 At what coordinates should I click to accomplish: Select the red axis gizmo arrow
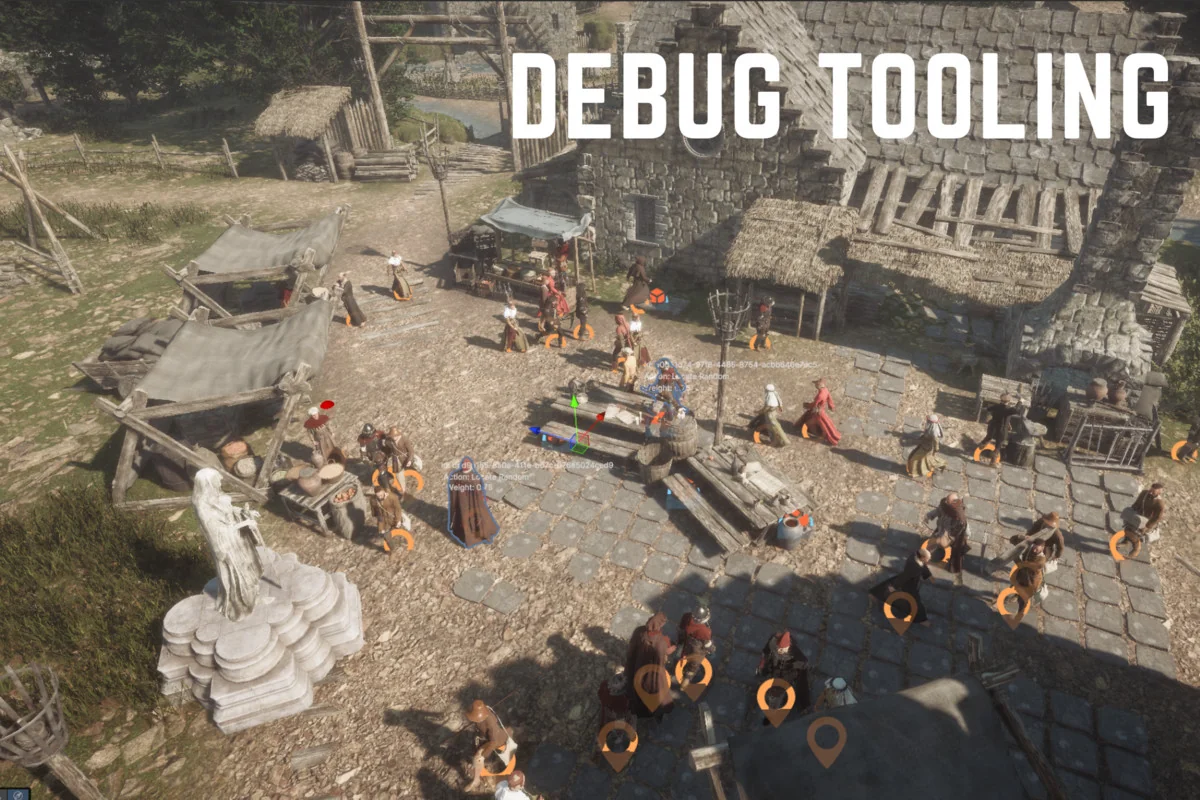(x=601, y=418)
